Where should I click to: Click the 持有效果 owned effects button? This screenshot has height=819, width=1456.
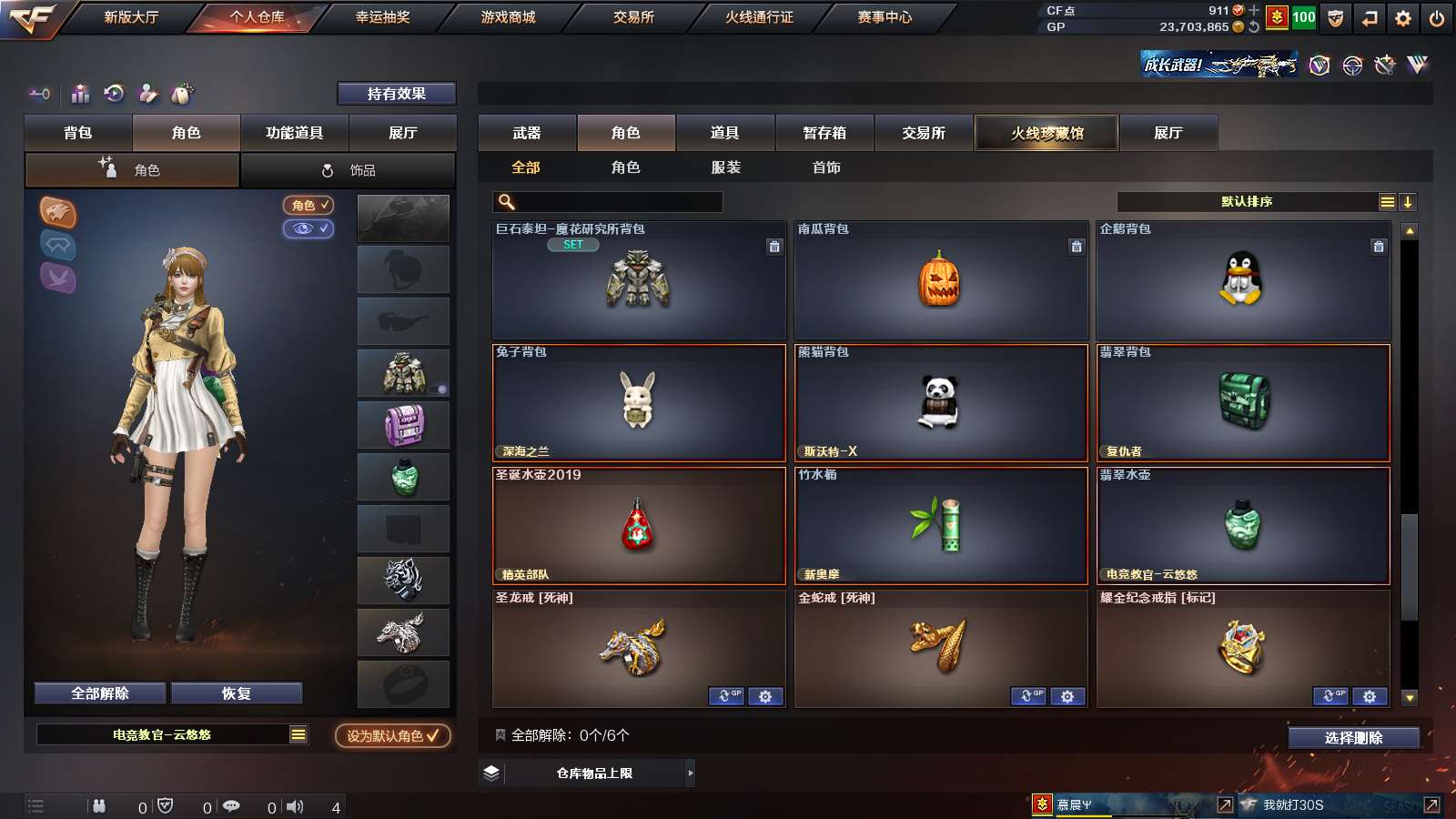pos(396,94)
